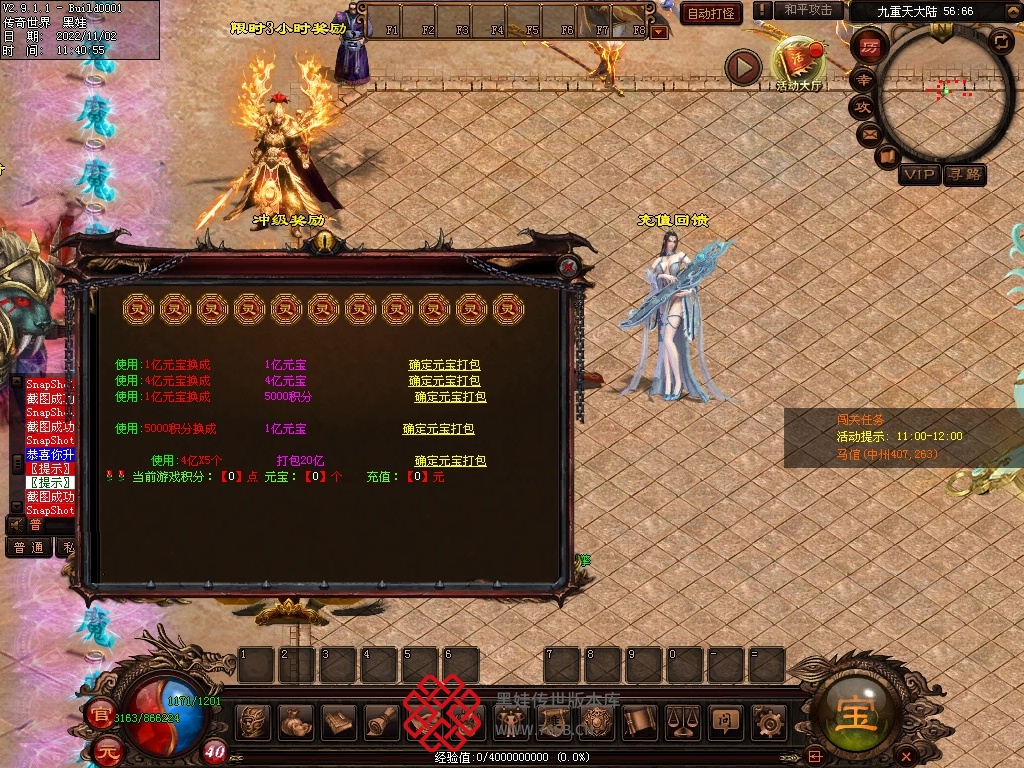Confirm exchanging 1亿 yuanbao for 5000积分
The width and height of the screenshot is (1024, 768).
(450, 397)
